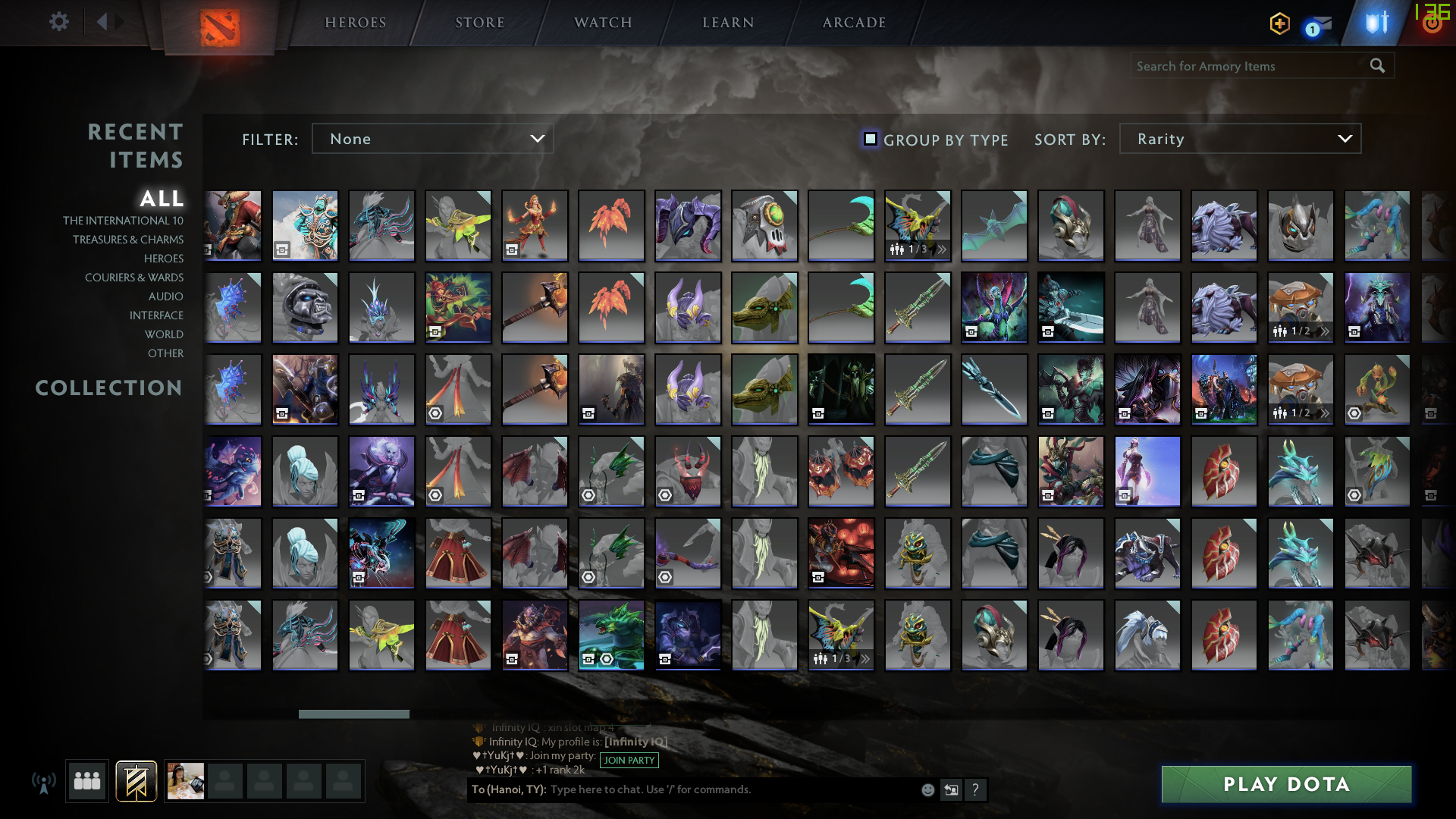Open the Dota Plus hexagon icon

pyautogui.click(x=1279, y=24)
